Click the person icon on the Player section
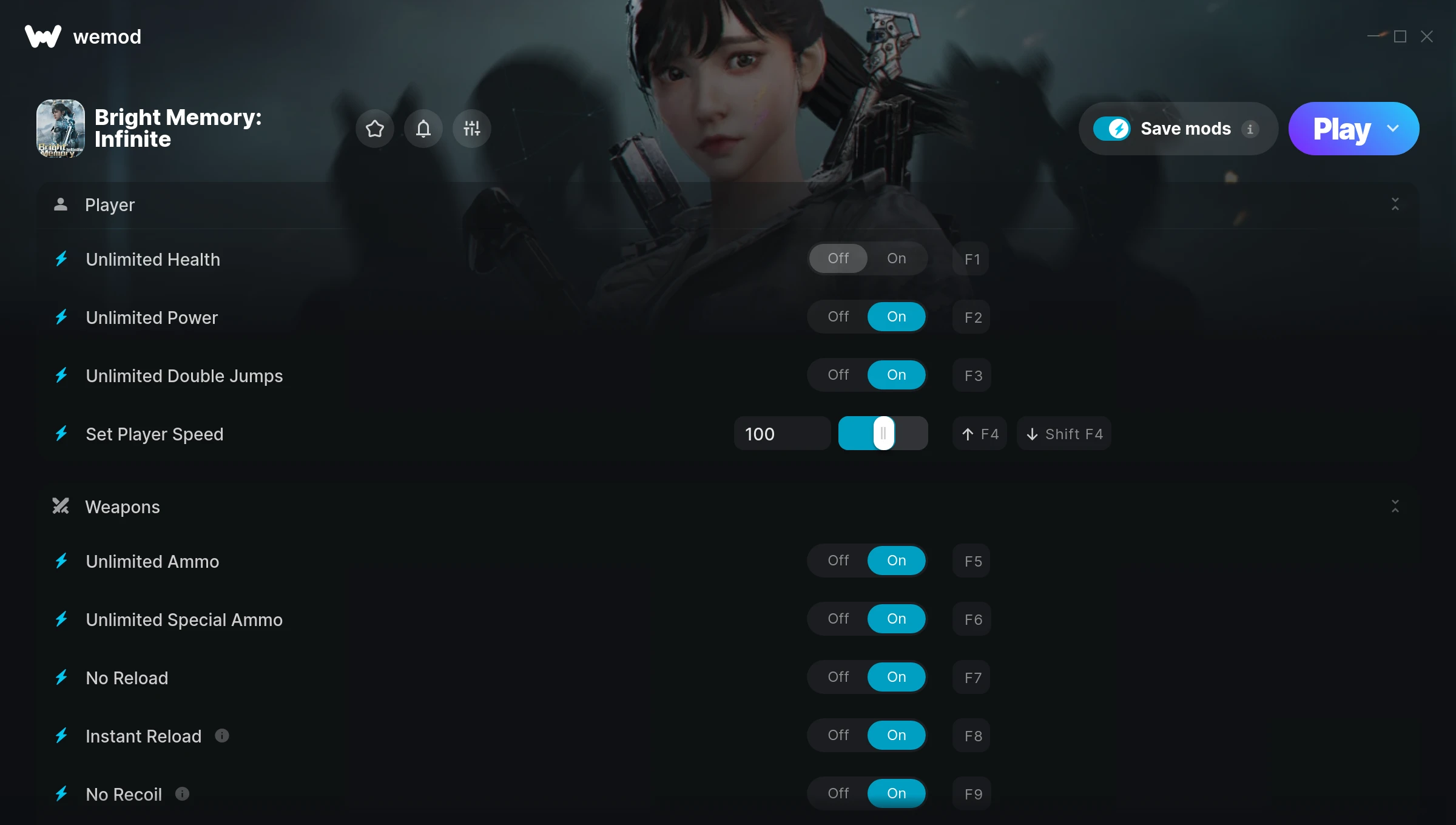 (61, 204)
